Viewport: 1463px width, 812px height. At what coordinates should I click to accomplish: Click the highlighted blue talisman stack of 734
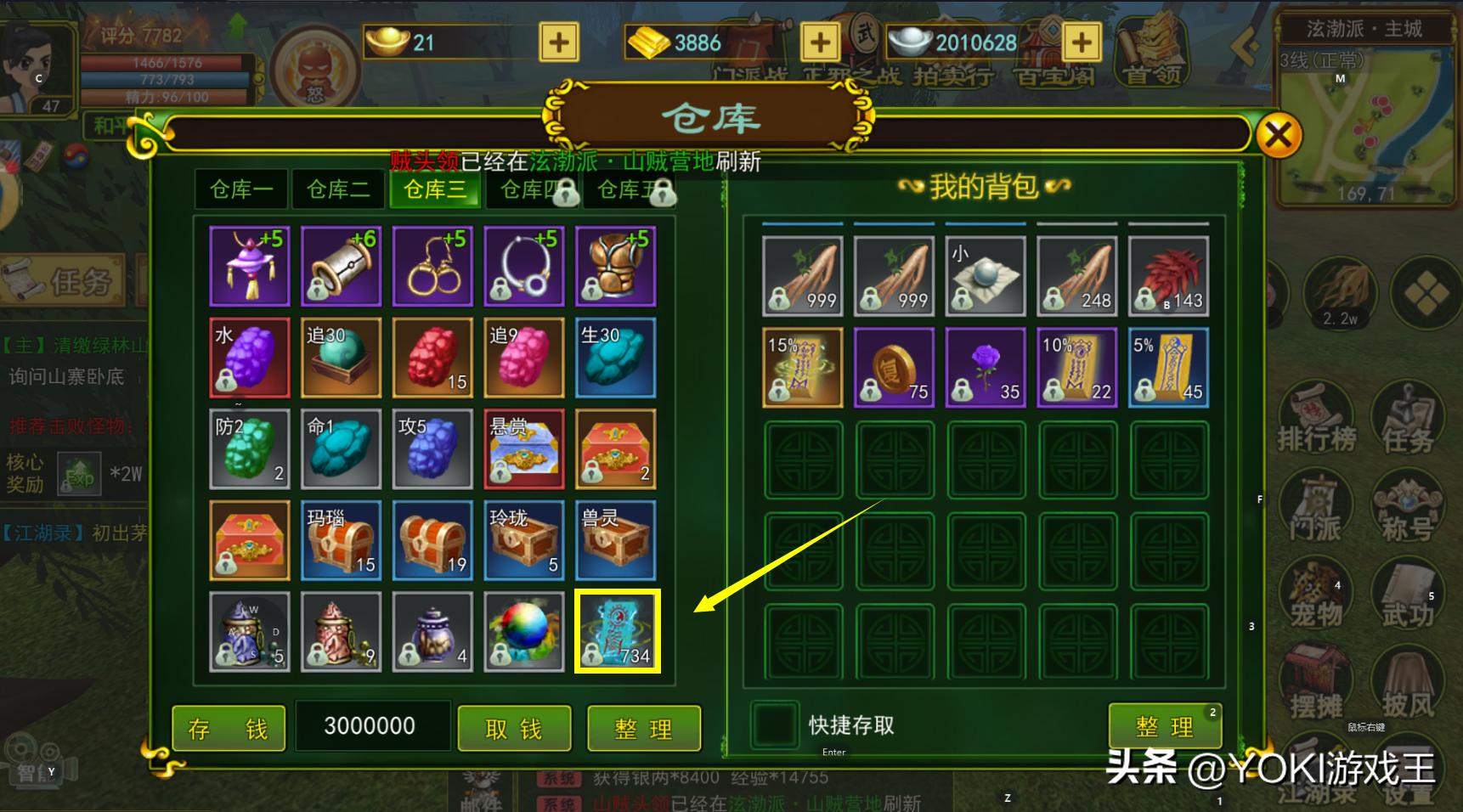coord(617,632)
